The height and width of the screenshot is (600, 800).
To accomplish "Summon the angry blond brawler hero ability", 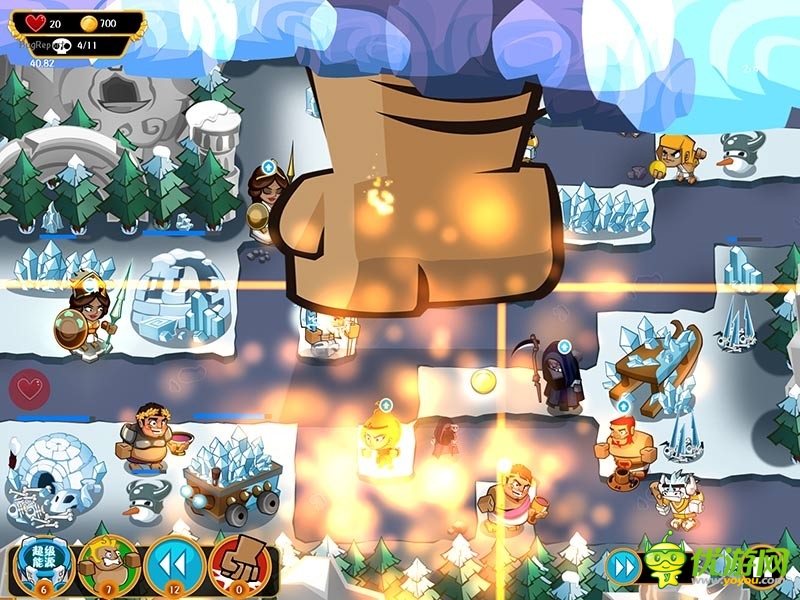I will click(x=105, y=564).
